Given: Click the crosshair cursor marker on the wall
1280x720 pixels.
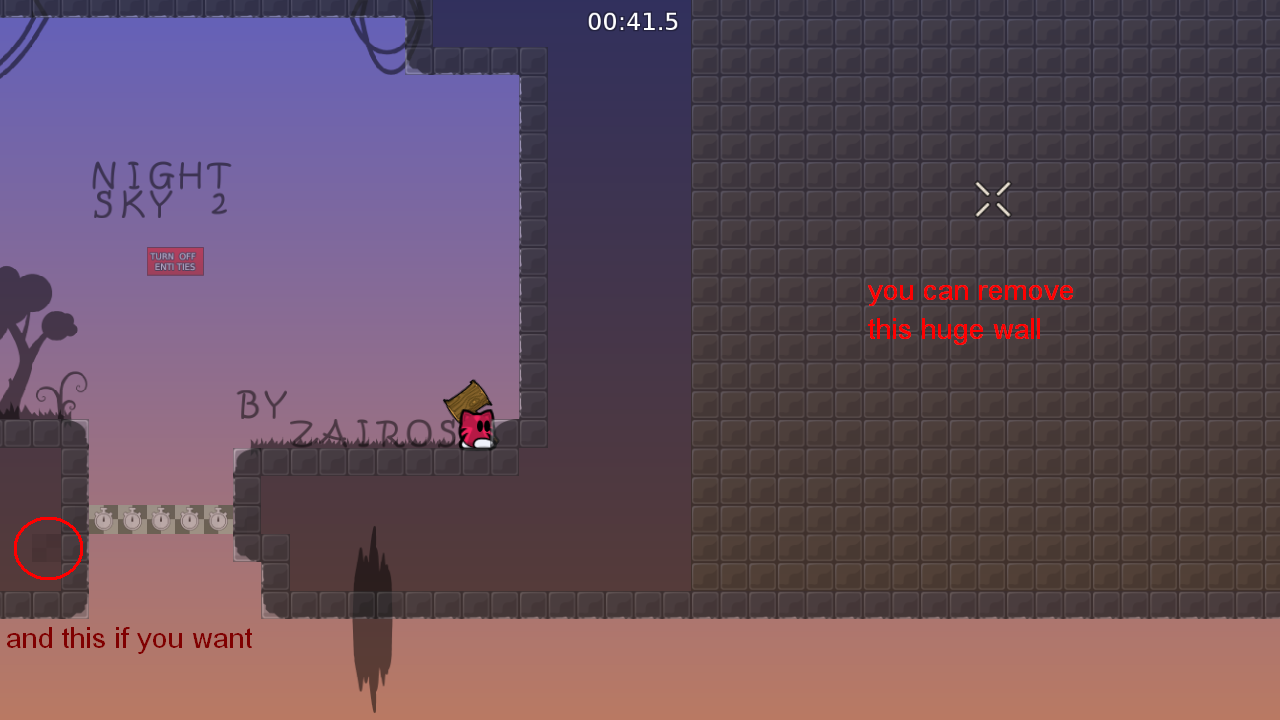Looking at the screenshot, I should (x=992, y=198).
